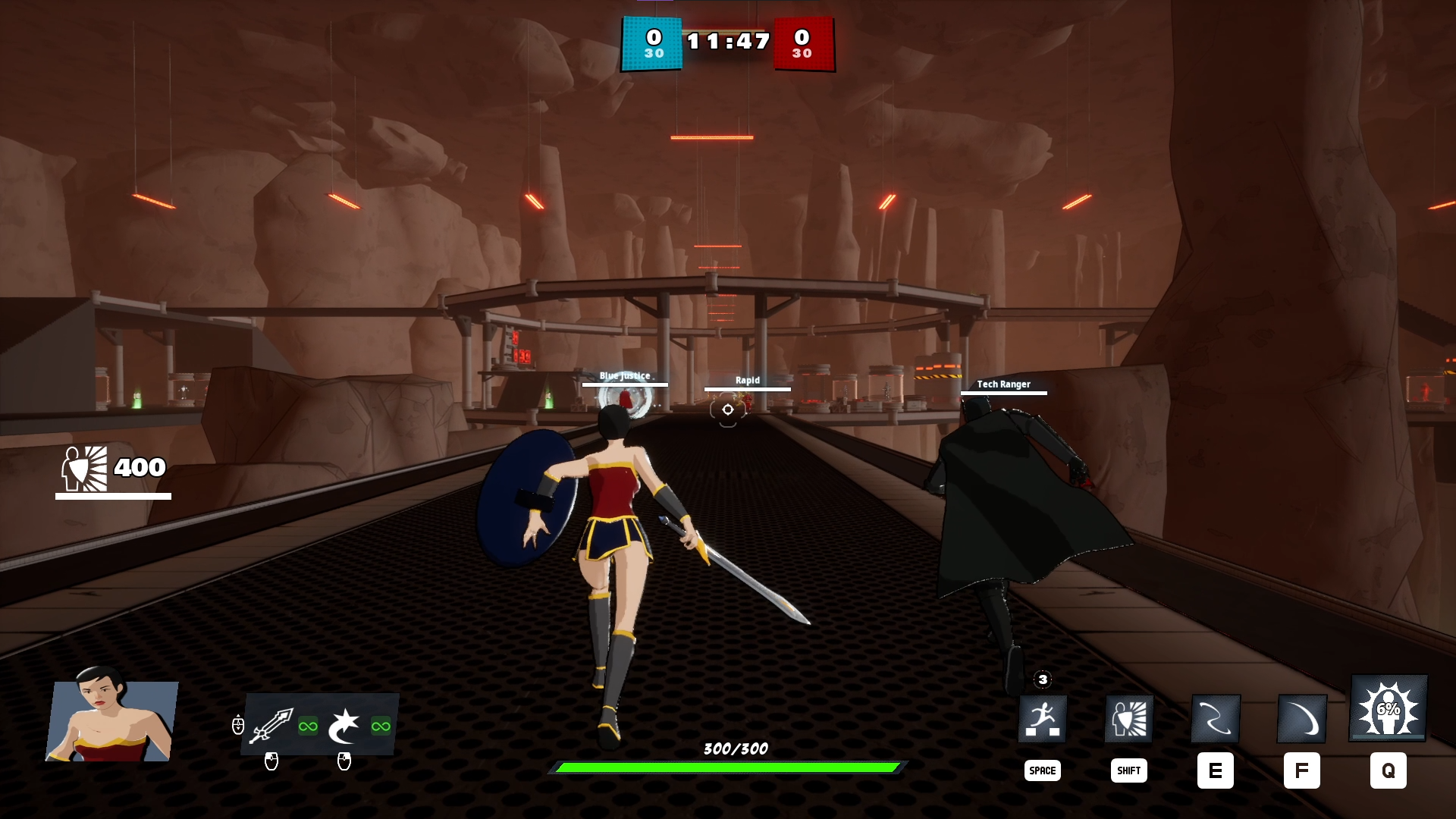
Task: Activate the shield block ability icon
Action: (1129, 718)
